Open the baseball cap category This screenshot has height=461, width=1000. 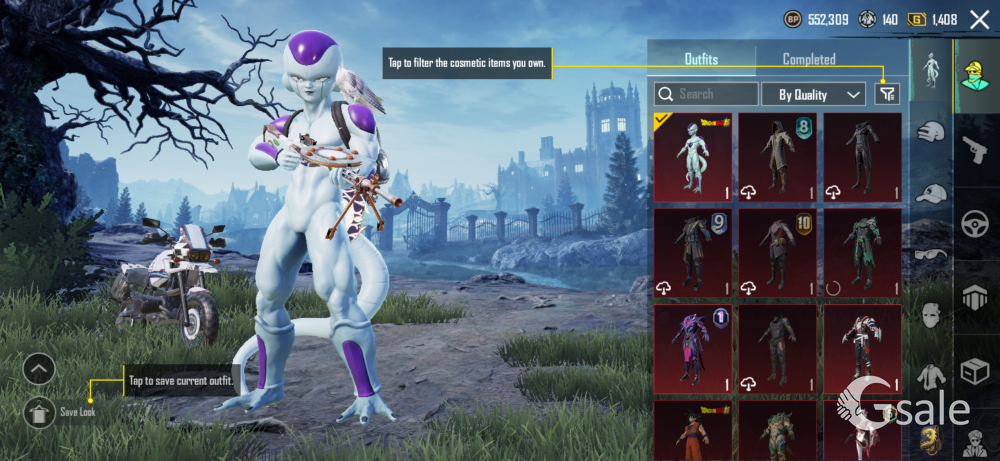click(x=931, y=193)
